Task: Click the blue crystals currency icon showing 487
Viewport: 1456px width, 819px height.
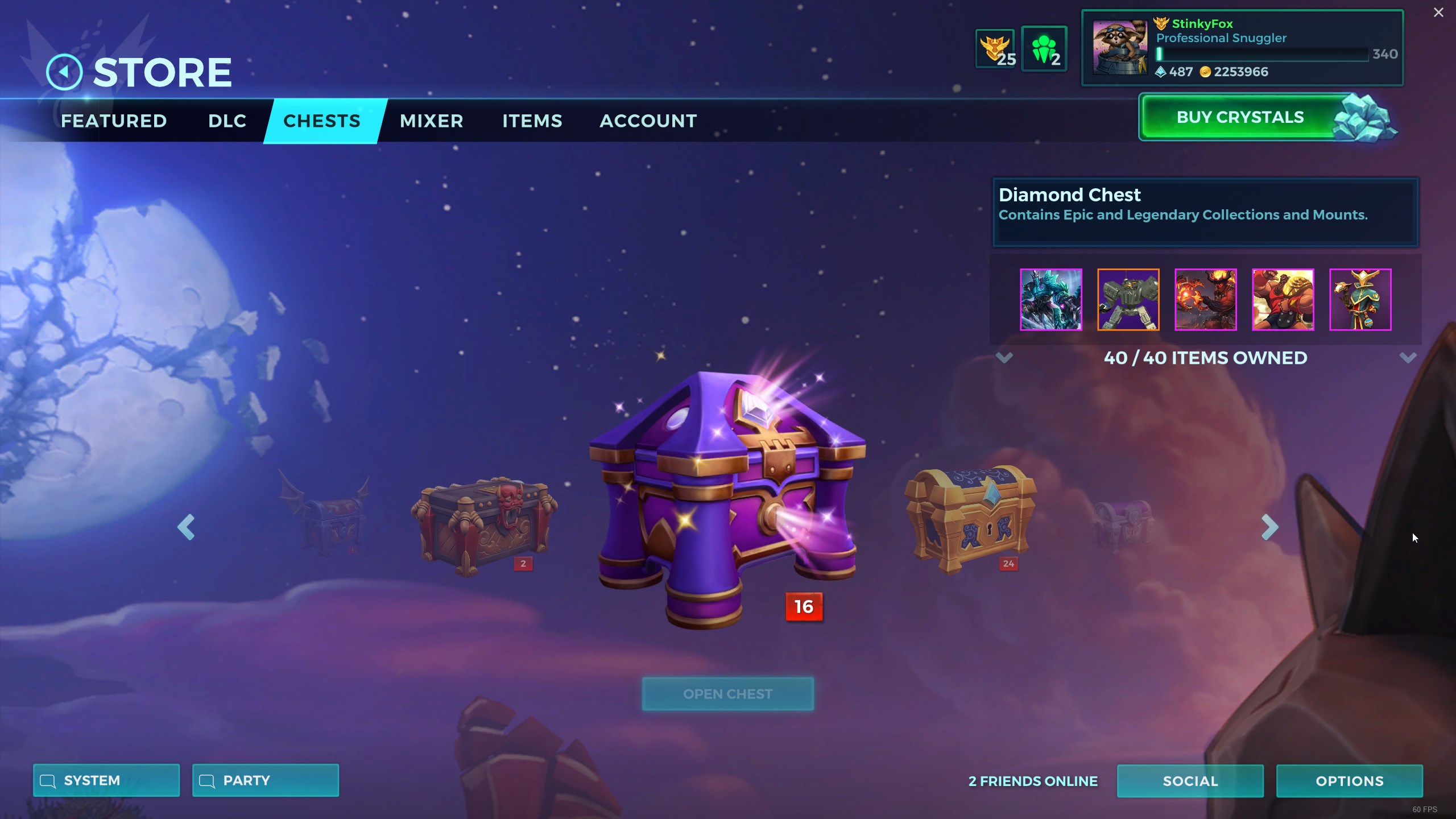Action: (1161, 72)
